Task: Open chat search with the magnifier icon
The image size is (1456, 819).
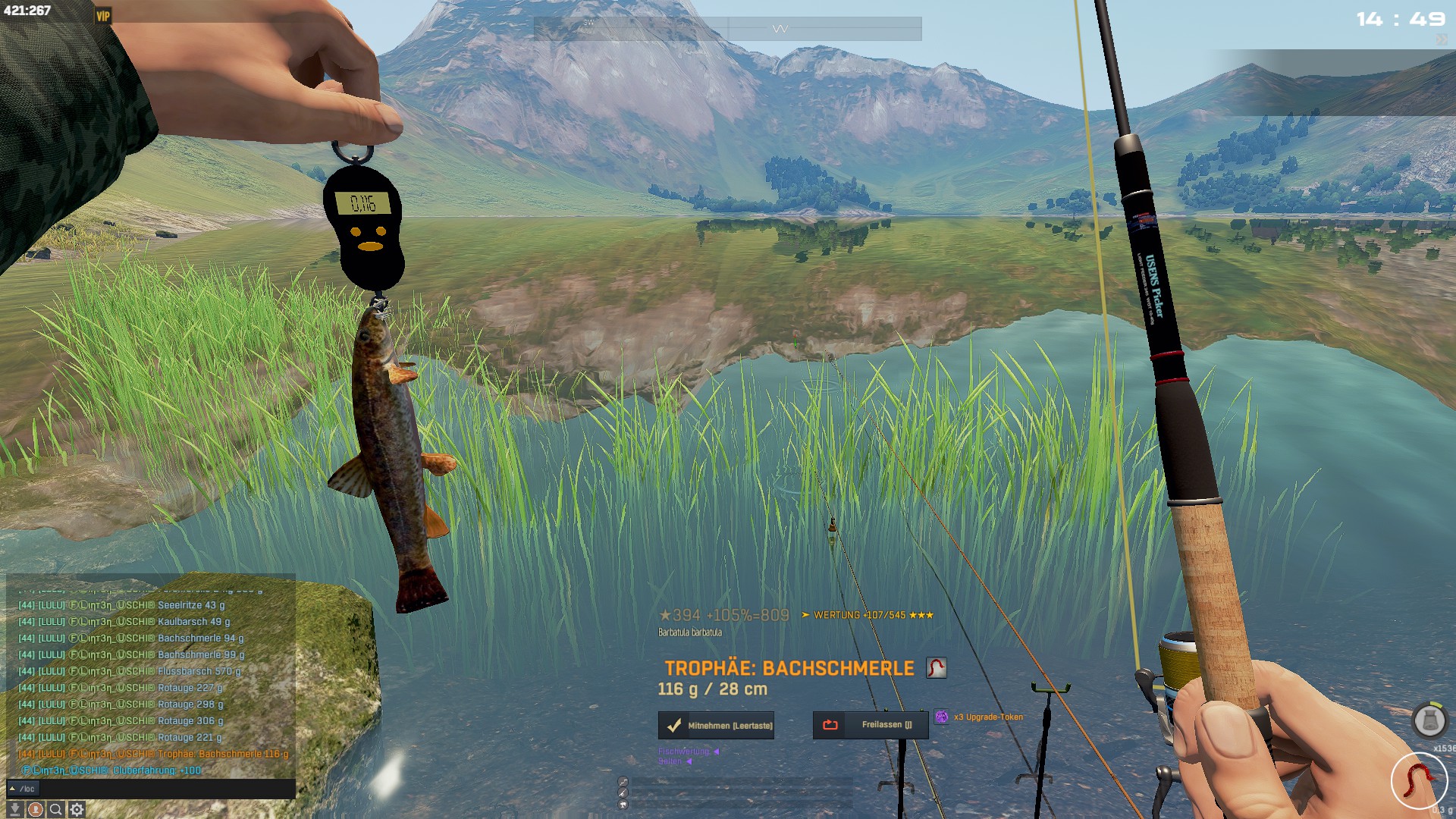Action: (55, 810)
